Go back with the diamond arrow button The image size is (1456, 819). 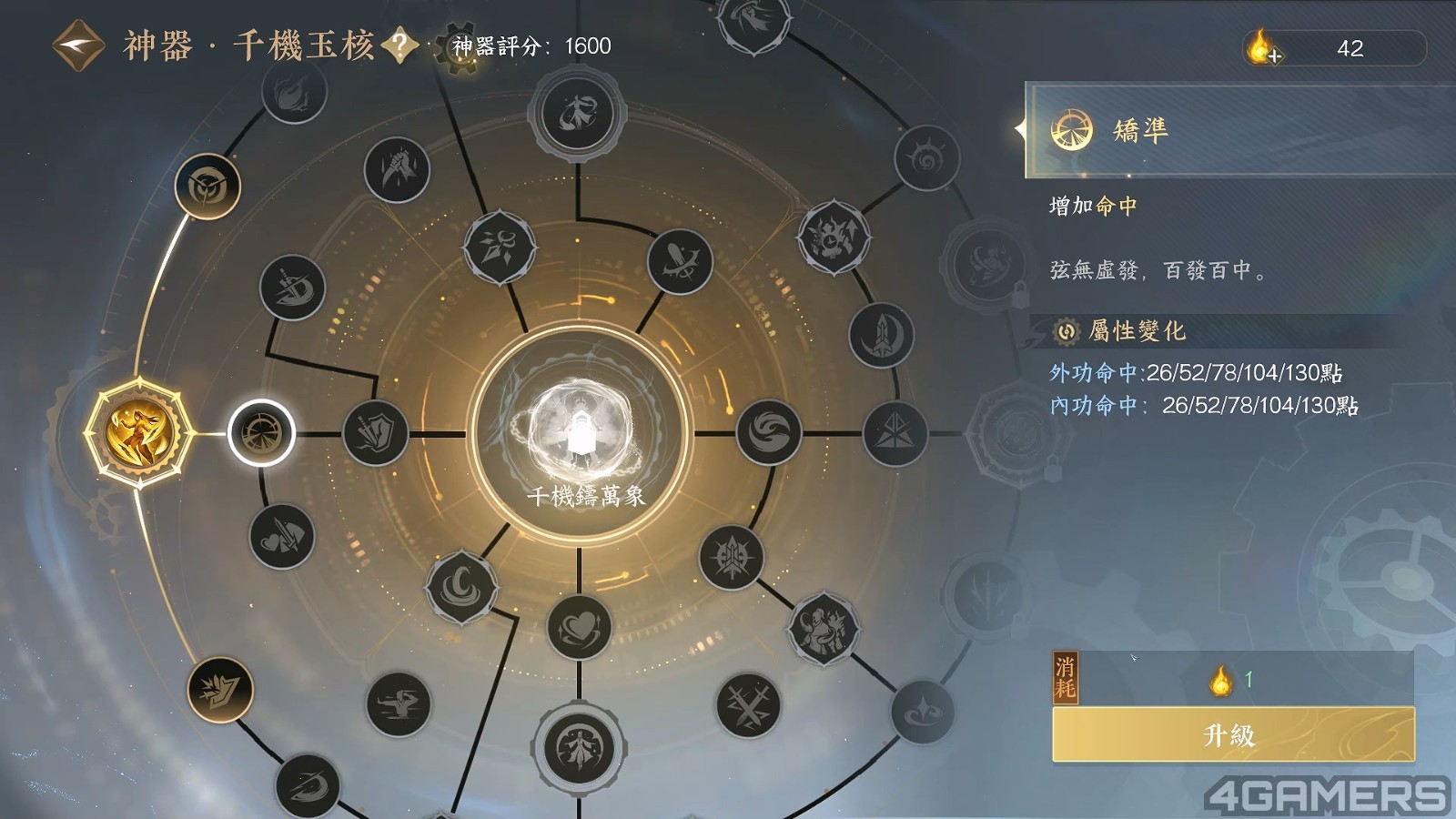(78, 46)
